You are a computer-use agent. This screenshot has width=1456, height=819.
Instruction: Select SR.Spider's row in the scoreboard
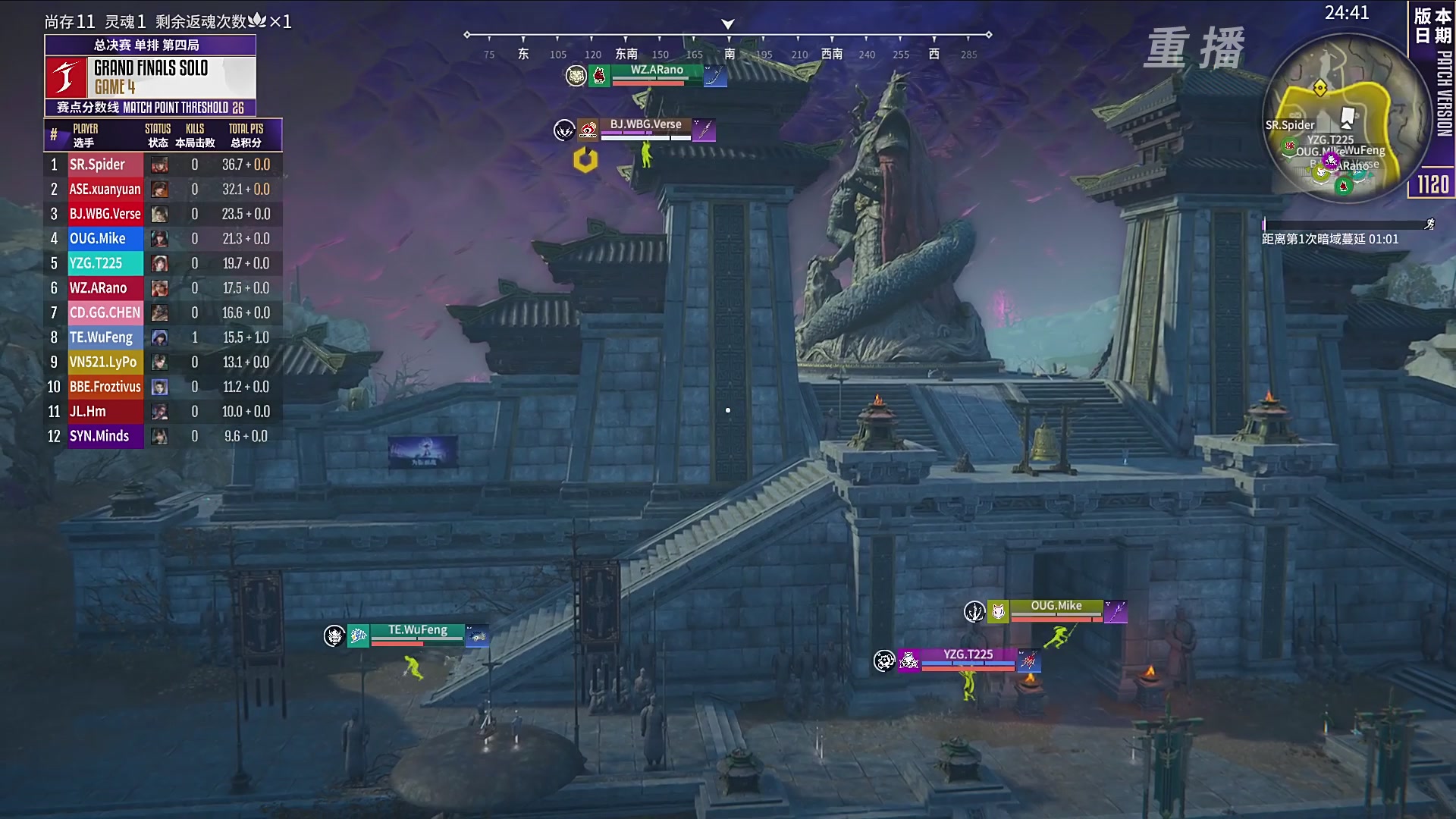pos(163,165)
